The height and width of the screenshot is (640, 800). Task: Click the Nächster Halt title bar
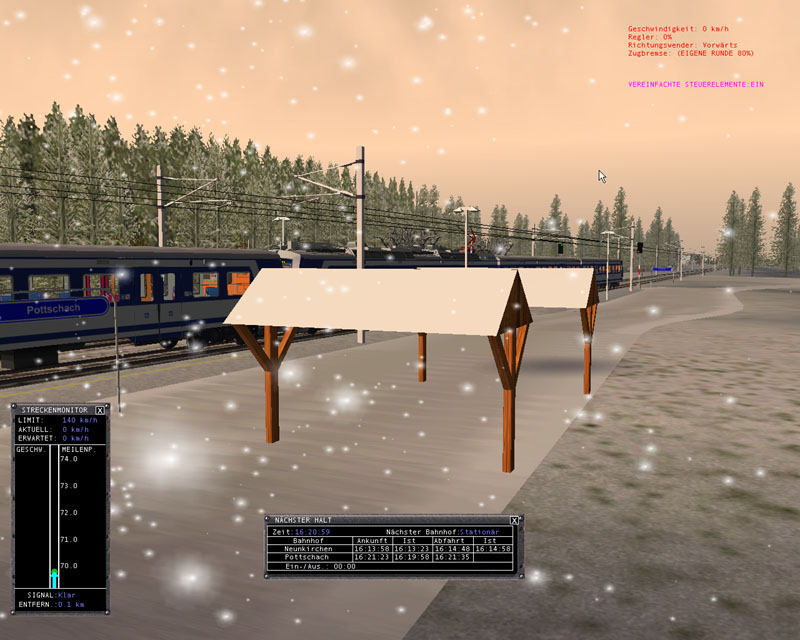(x=380, y=520)
